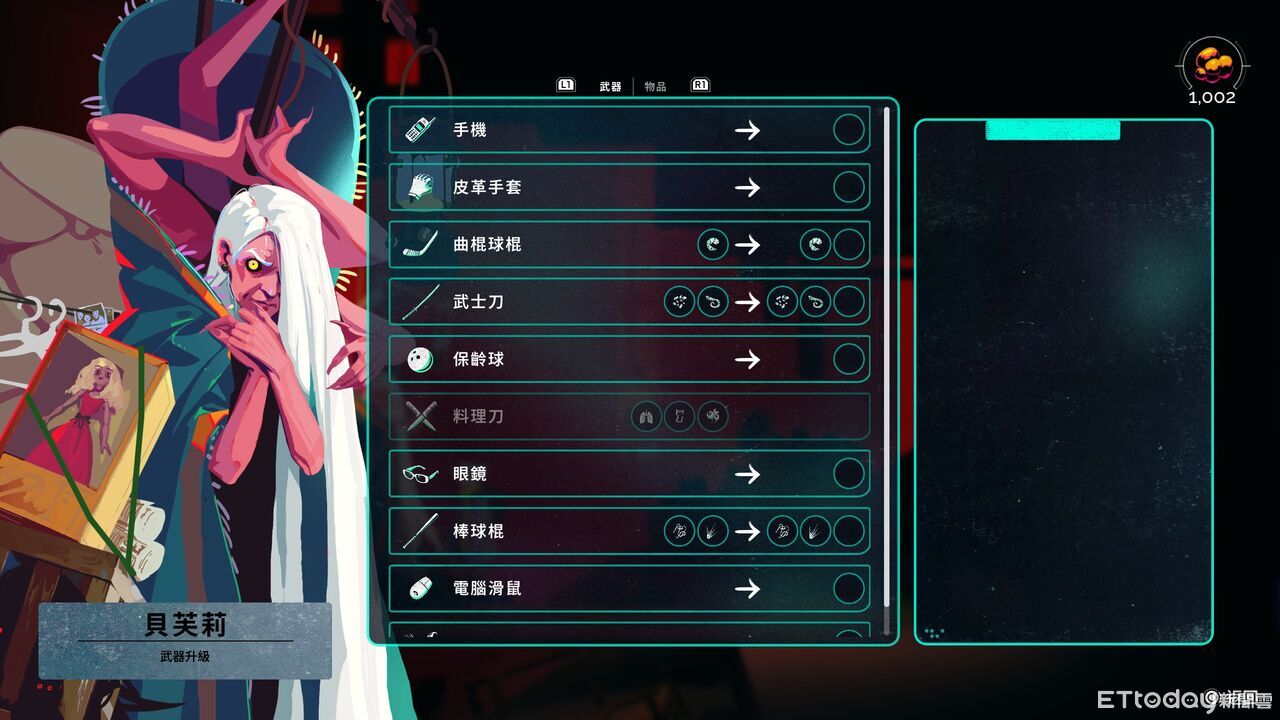Image resolution: width=1280 pixels, height=720 pixels.
Task: Click the upgrade arrow on the 手機 row
Action: click(748, 130)
